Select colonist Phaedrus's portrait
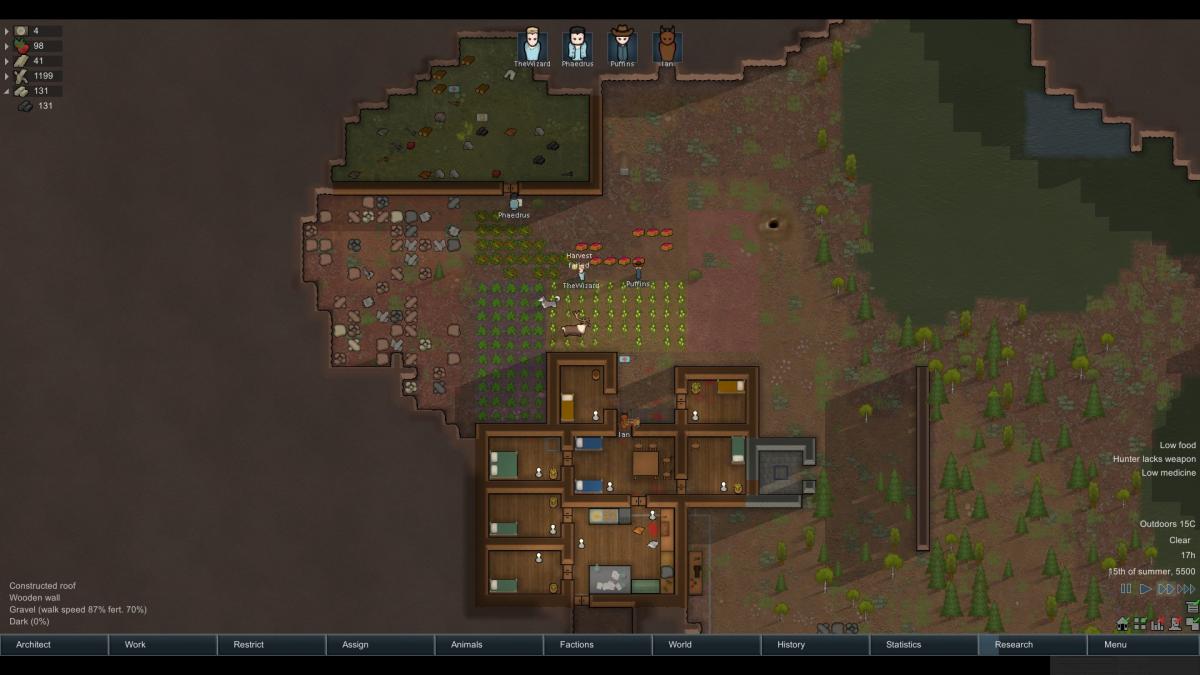The width and height of the screenshot is (1200, 675). coord(577,46)
